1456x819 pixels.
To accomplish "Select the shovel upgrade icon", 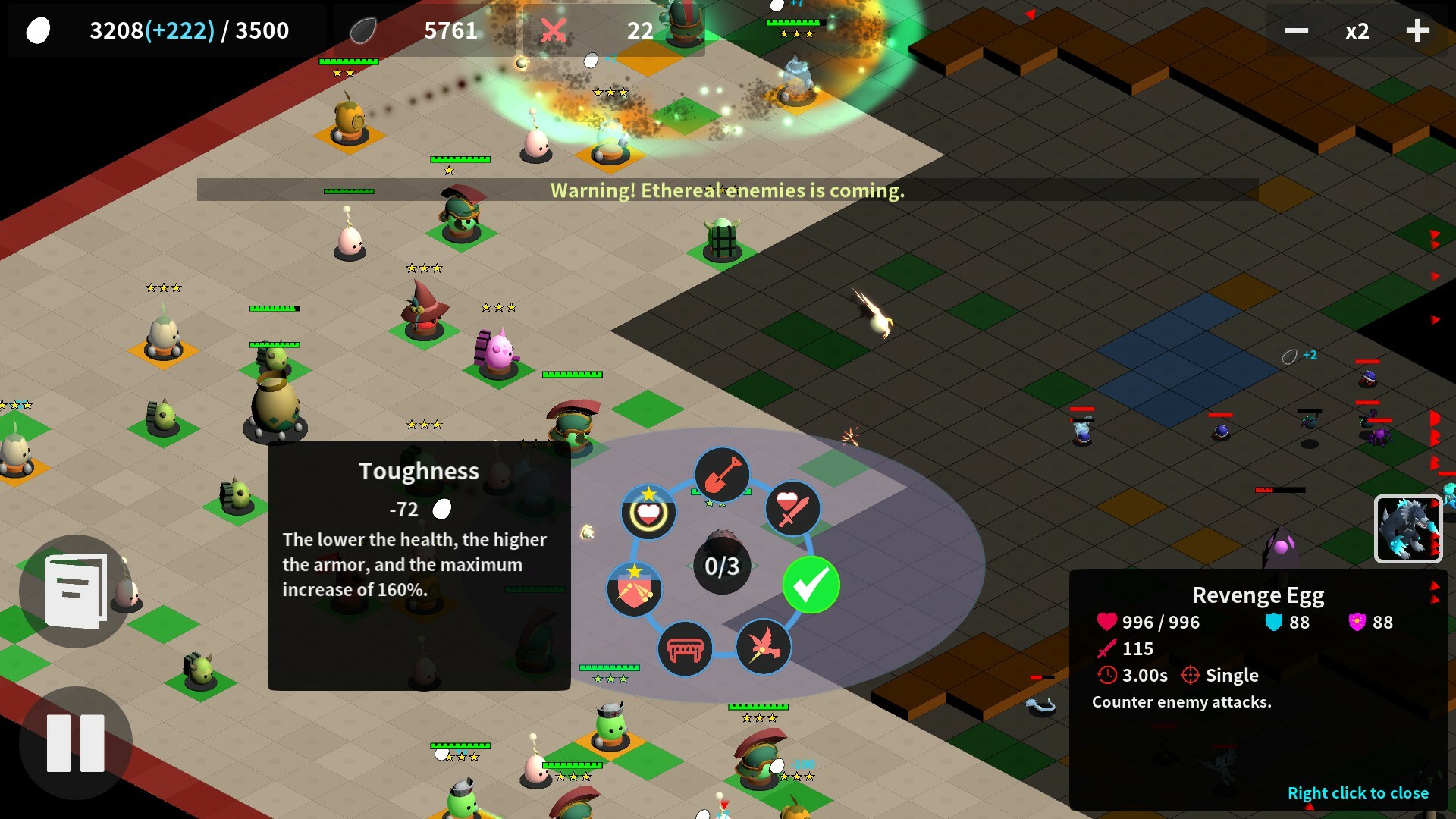I will click(722, 476).
